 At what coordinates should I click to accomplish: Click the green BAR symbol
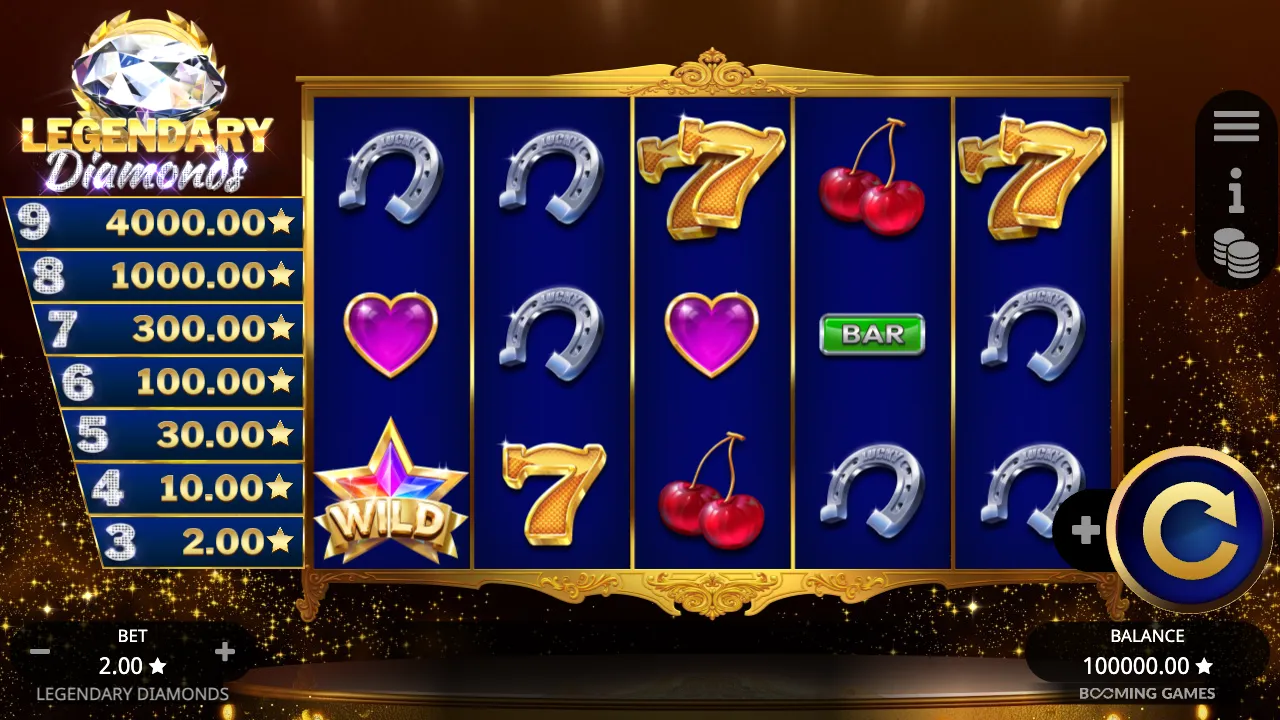coord(871,333)
